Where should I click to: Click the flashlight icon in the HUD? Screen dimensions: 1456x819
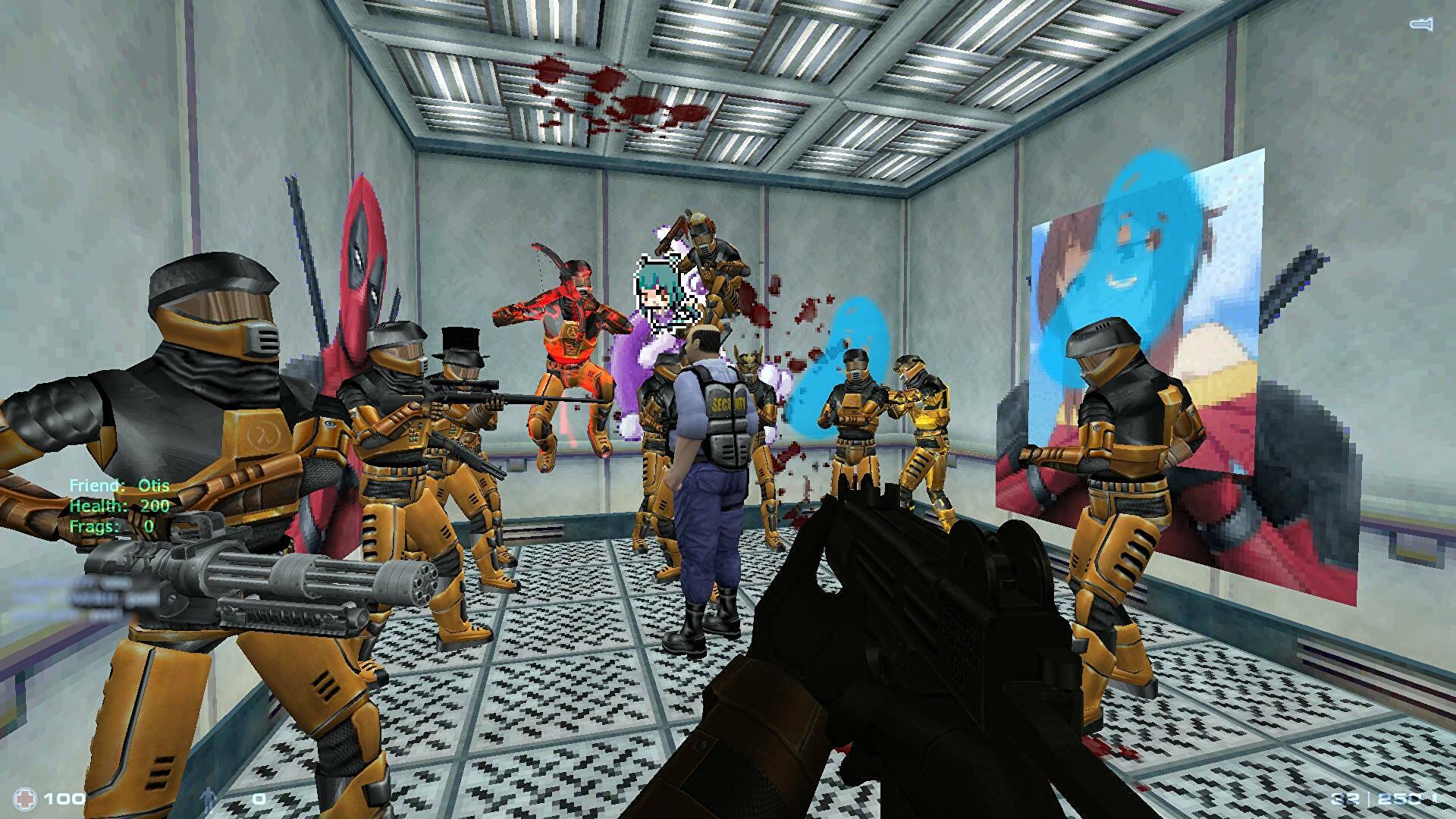[x=1420, y=25]
